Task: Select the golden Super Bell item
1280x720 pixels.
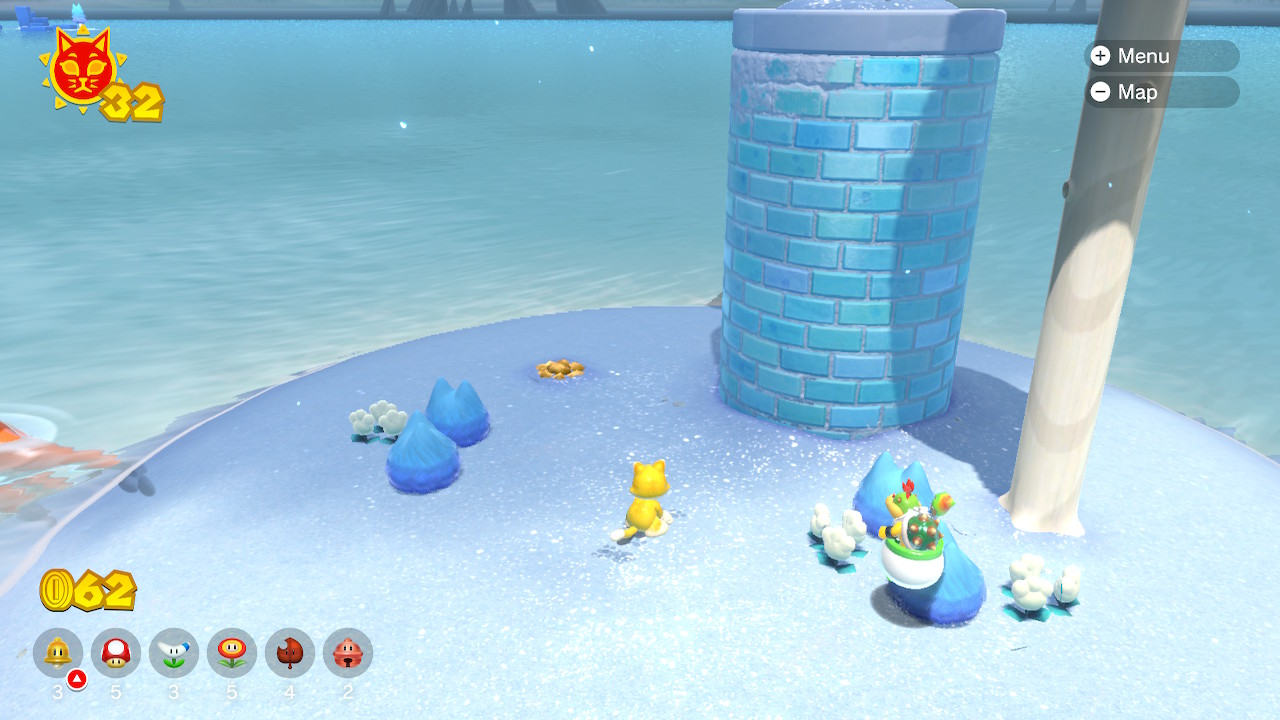Action: click(x=58, y=653)
